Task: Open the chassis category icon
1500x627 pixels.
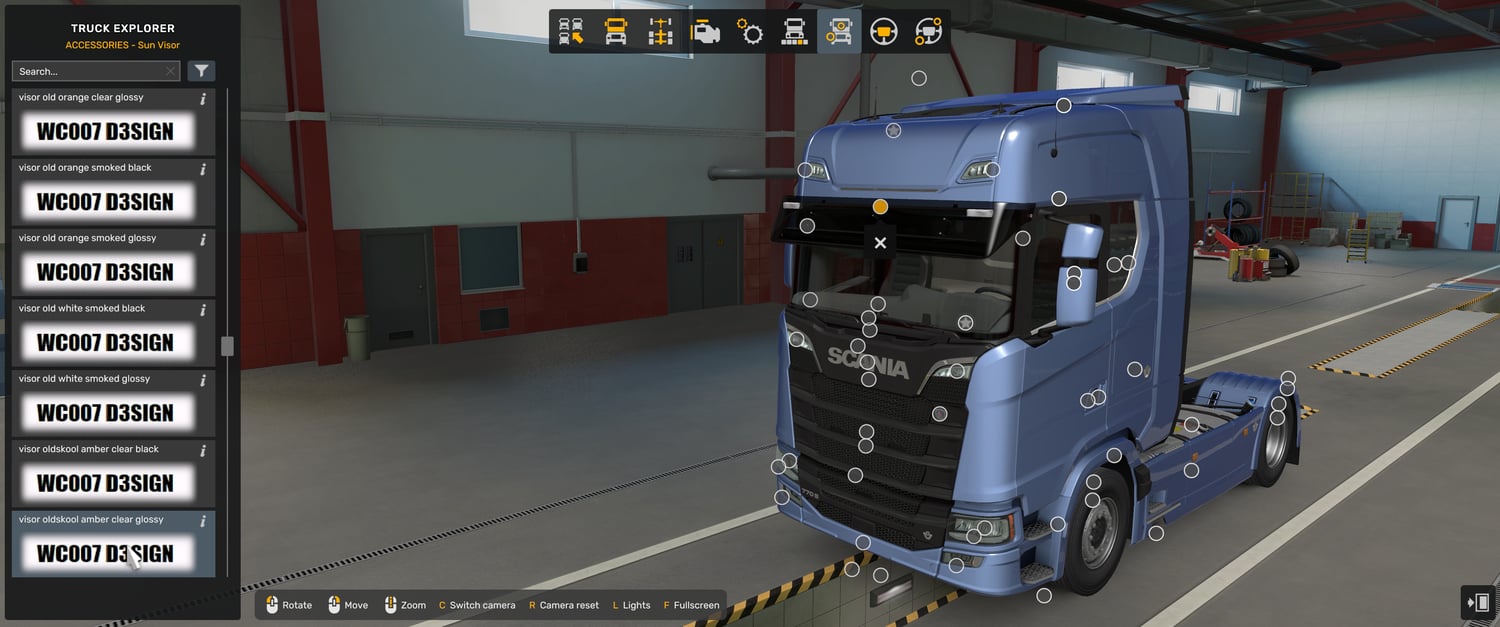Action: [660, 32]
